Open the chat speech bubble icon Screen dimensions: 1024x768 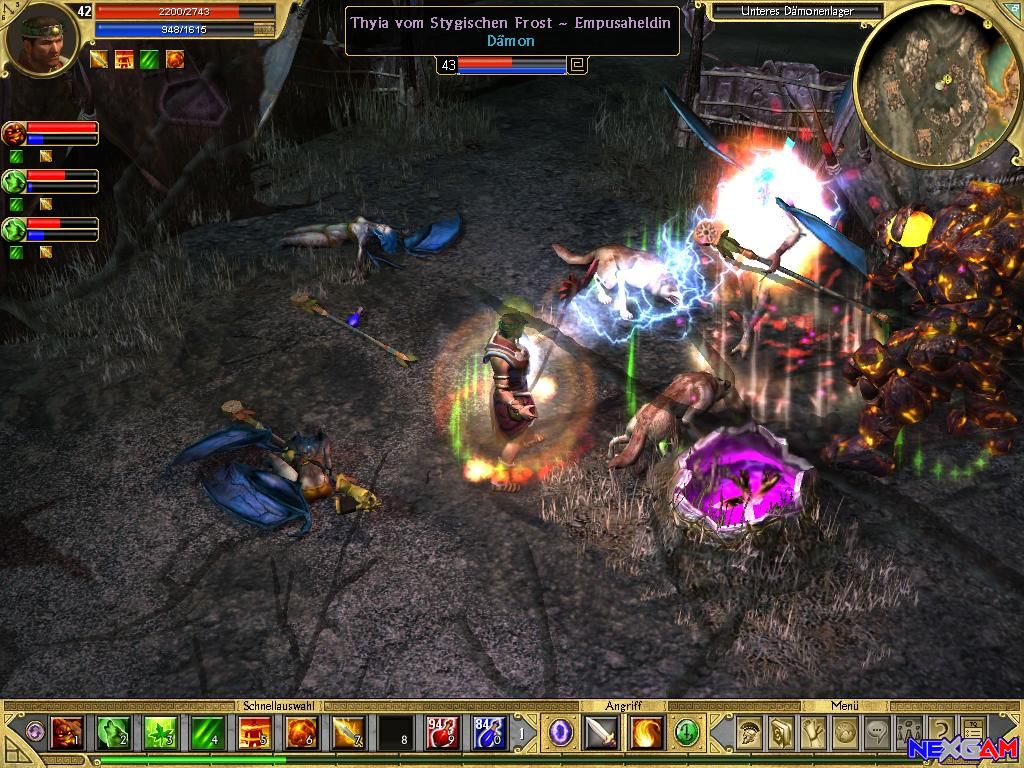click(x=877, y=733)
